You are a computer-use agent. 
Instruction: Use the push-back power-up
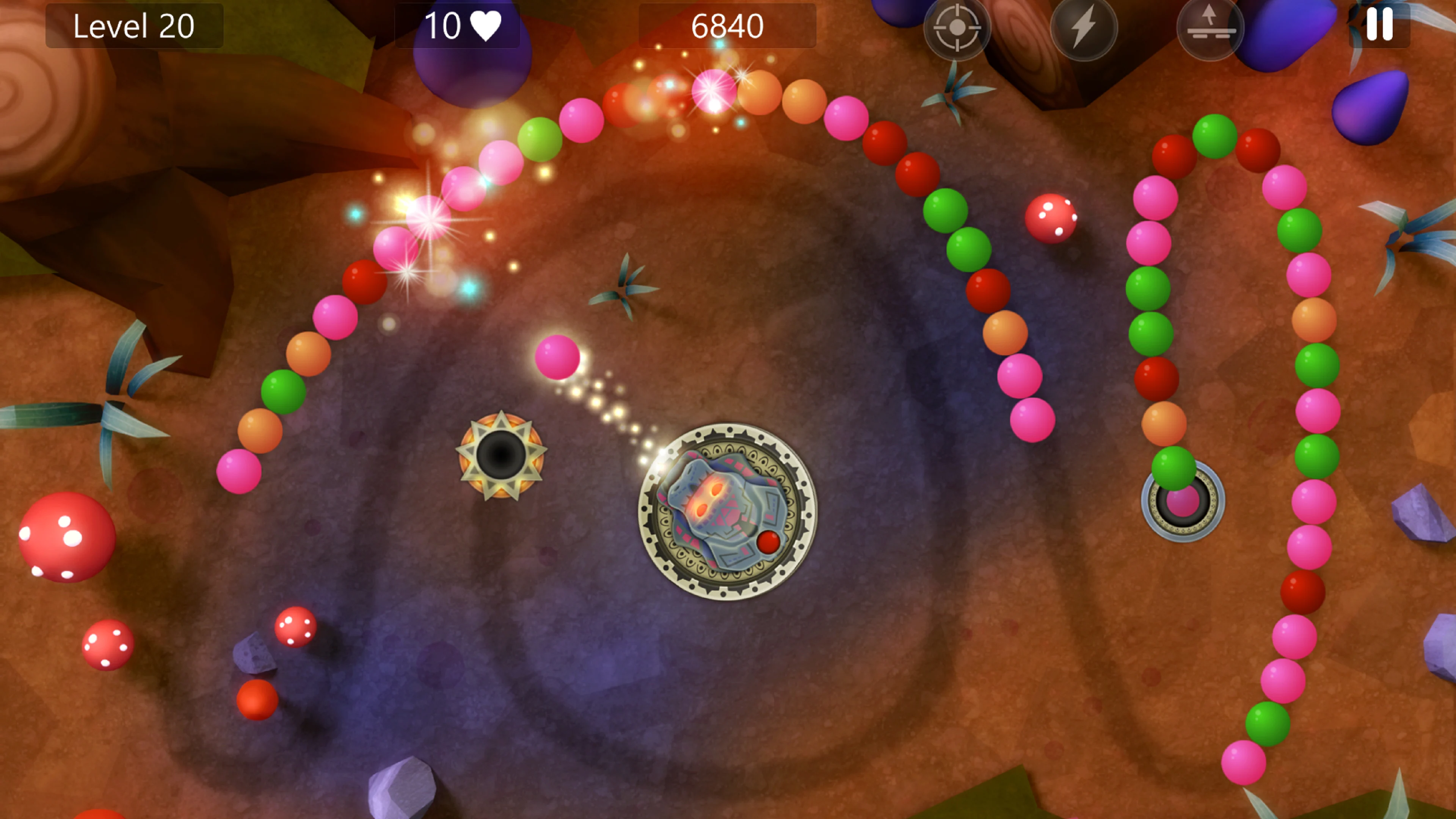coord(1210,27)
